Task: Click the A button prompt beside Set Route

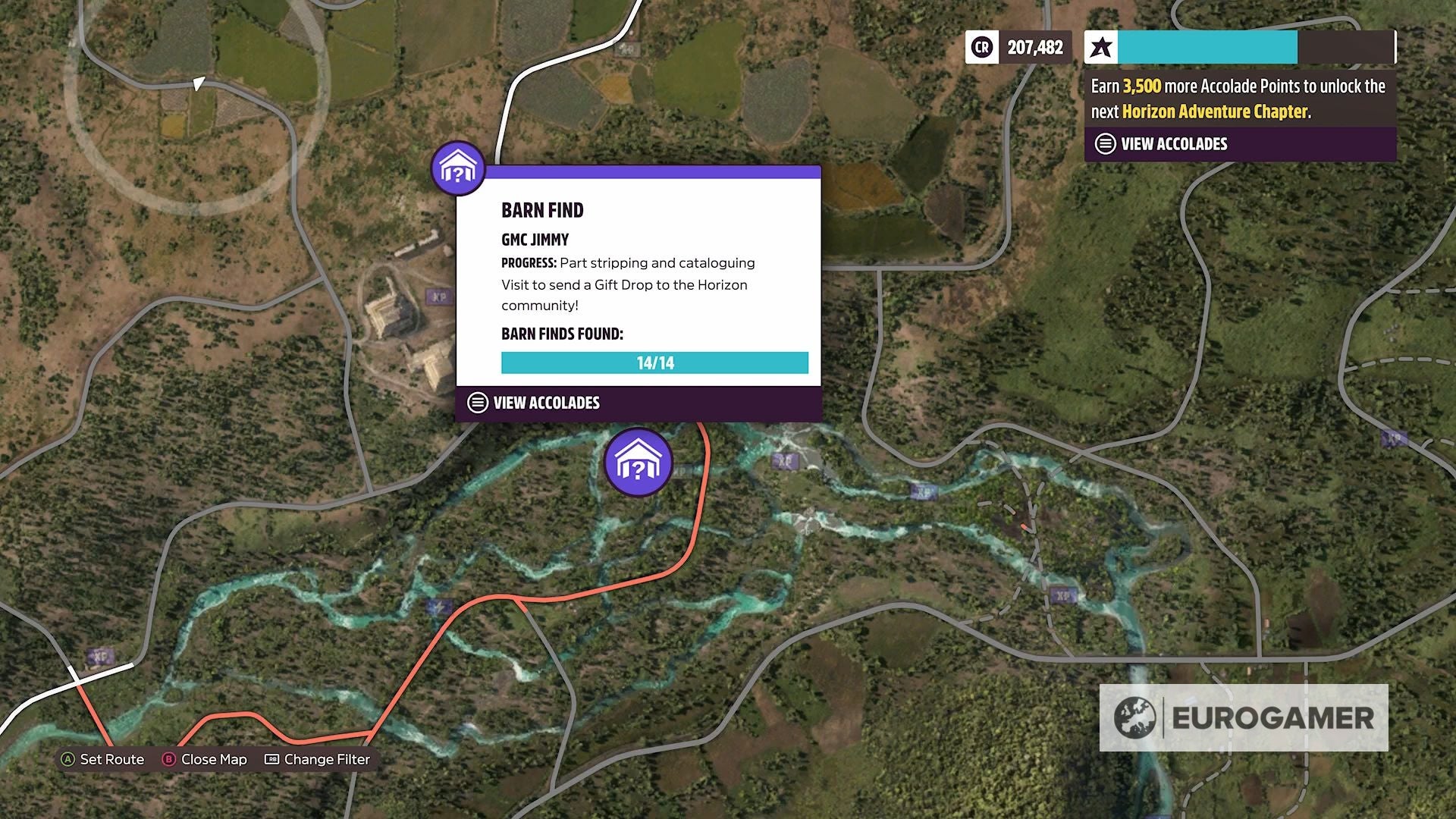Action: click(x=69, y=758)
